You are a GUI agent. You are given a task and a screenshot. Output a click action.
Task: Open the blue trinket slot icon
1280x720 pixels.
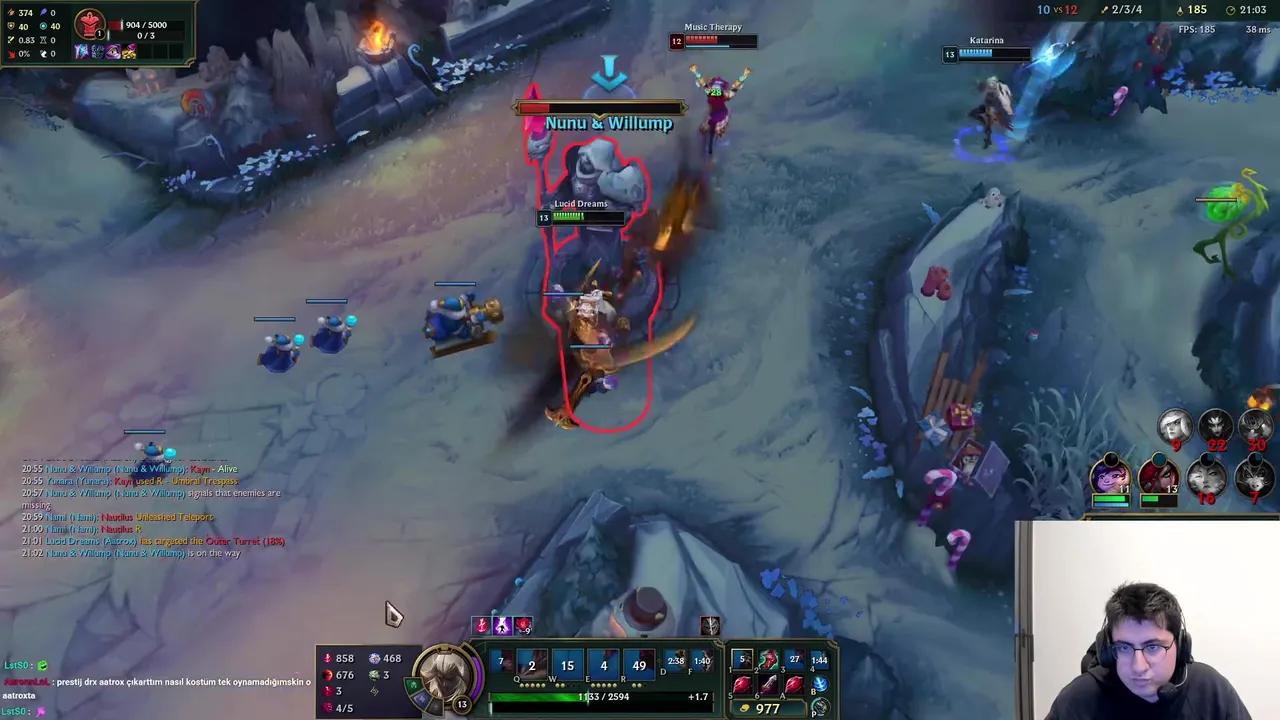click(x=820, y=683)
